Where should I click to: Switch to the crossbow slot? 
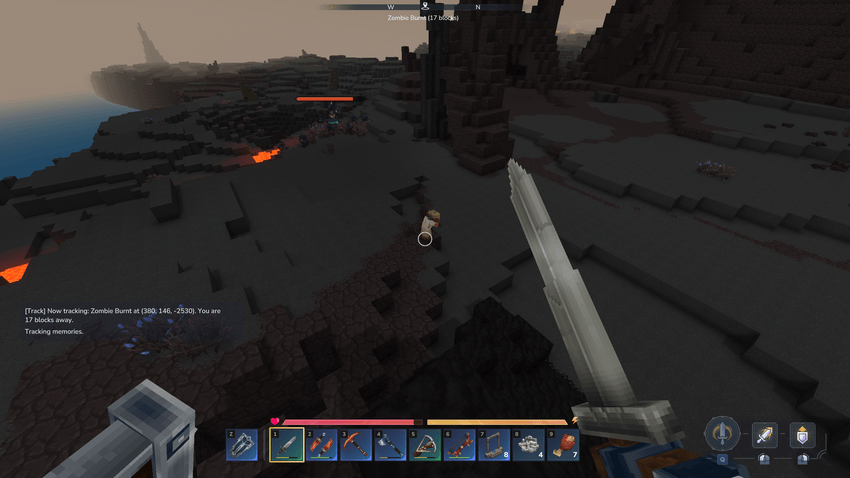425,444
